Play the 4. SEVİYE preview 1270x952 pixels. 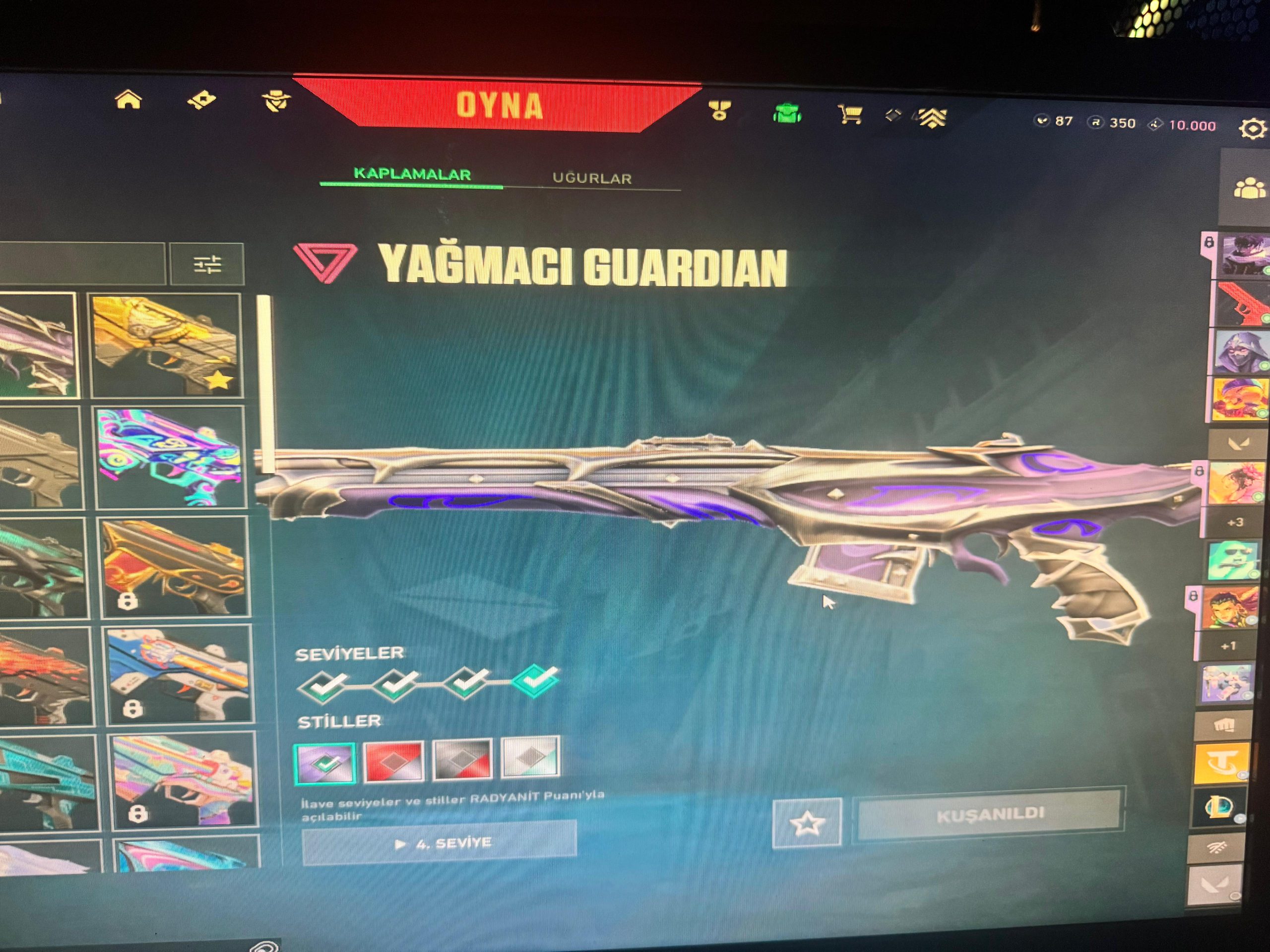[439, 843]
